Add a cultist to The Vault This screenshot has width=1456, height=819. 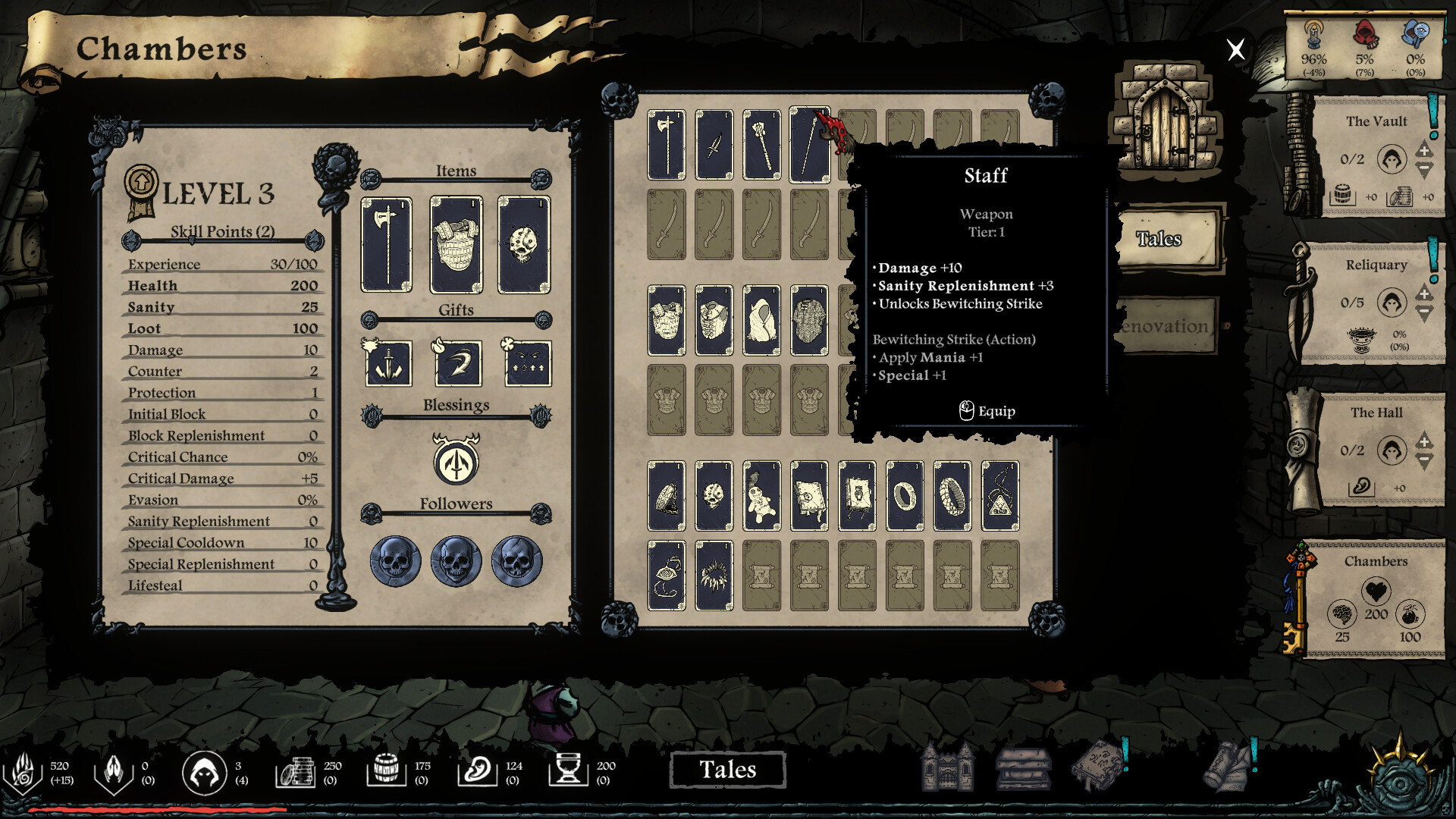pyautogui.click(x=1423, y=150)
